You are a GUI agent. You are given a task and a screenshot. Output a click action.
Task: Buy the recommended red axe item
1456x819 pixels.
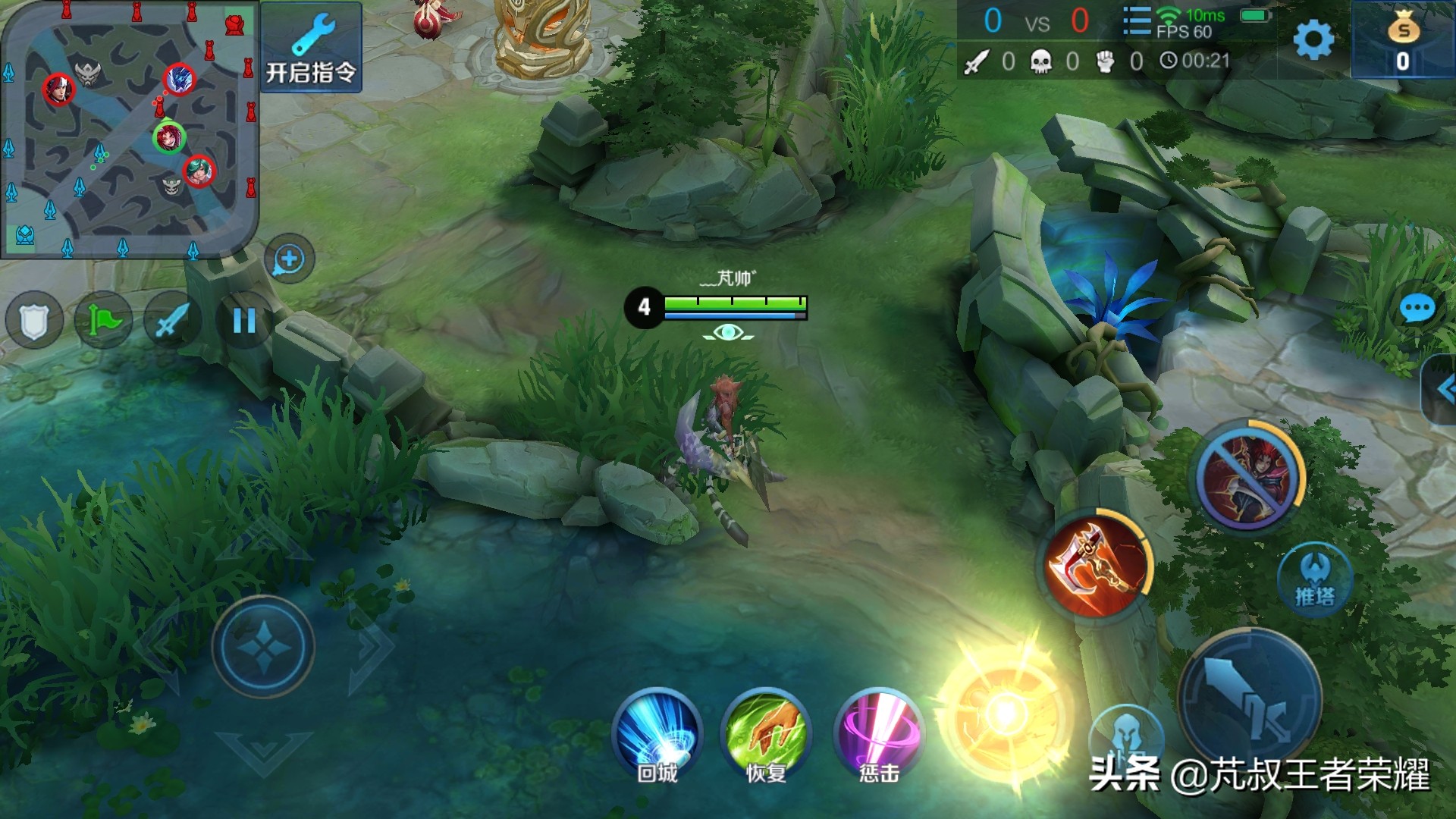(1095, 566)
